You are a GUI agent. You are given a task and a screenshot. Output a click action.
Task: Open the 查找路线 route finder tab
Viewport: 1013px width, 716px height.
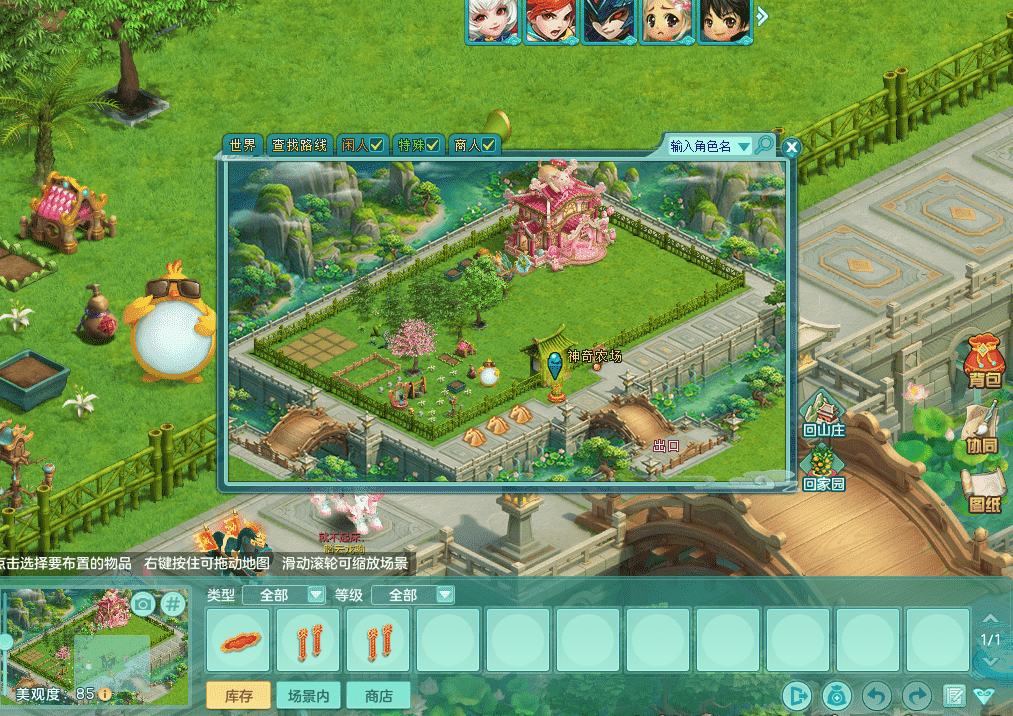(300, 146)
